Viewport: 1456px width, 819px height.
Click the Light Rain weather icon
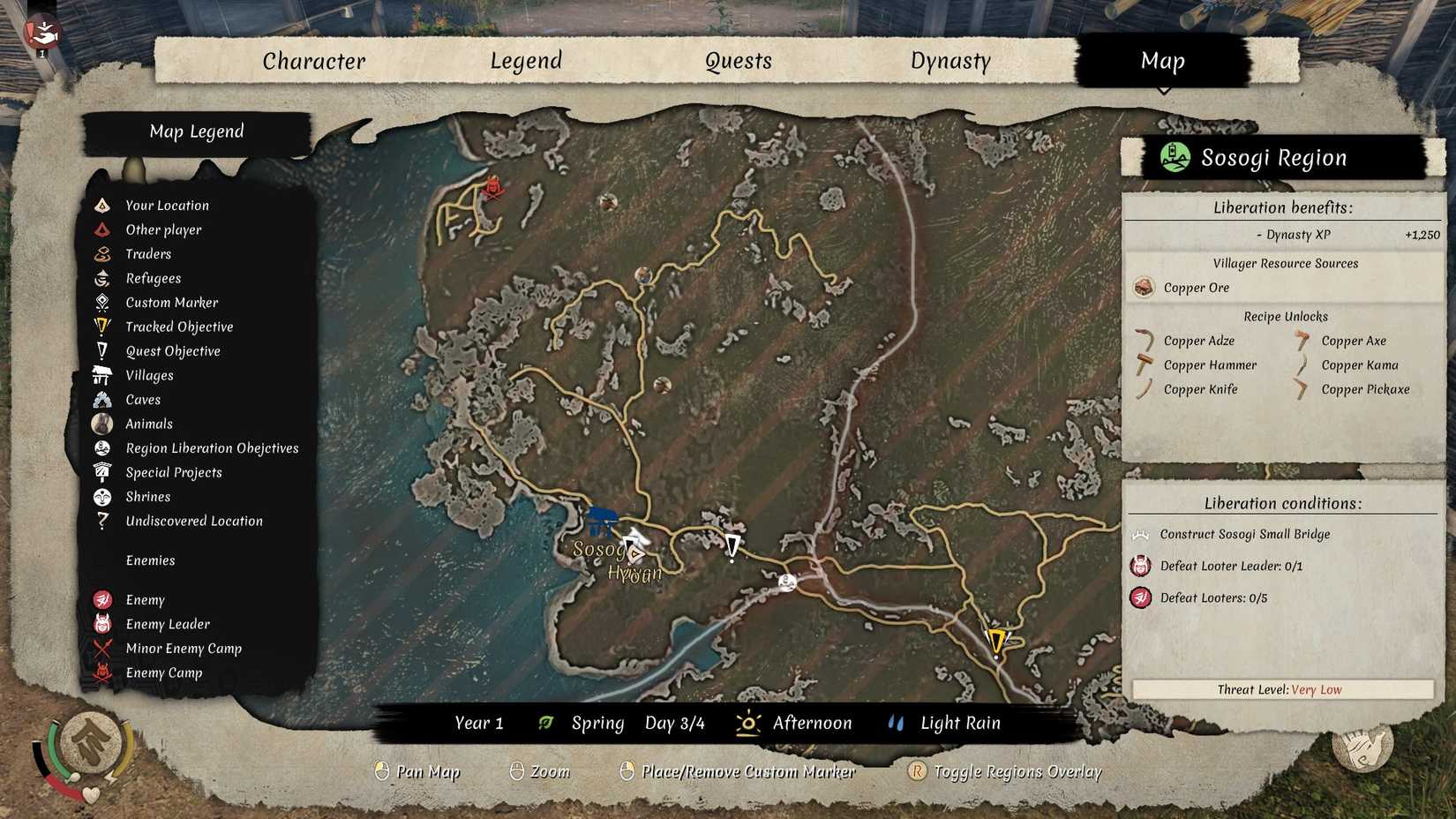pyautogui.click(x=896, y=722)
